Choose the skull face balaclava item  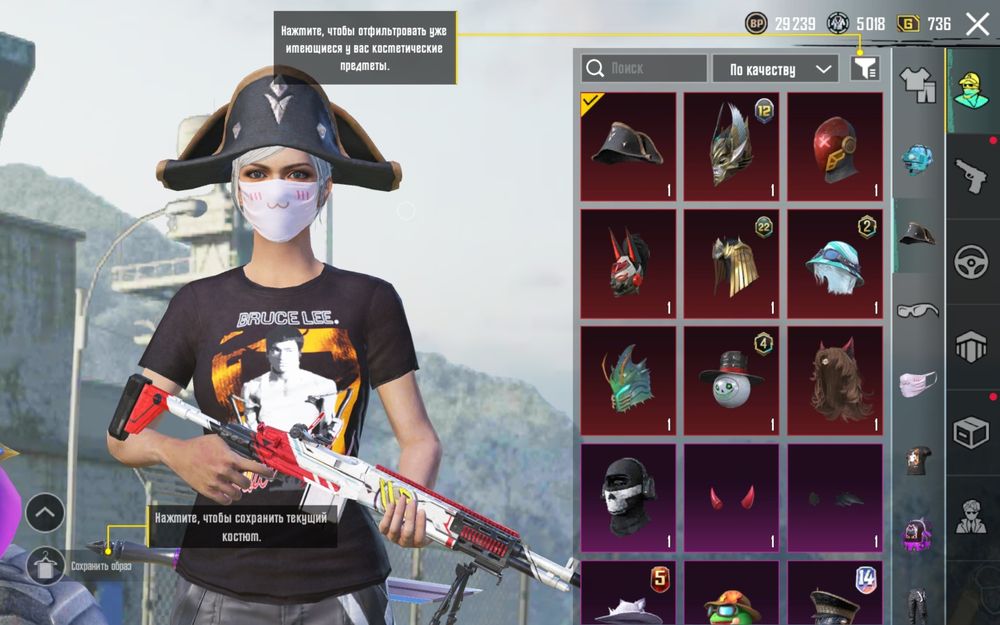click(628, 496)
